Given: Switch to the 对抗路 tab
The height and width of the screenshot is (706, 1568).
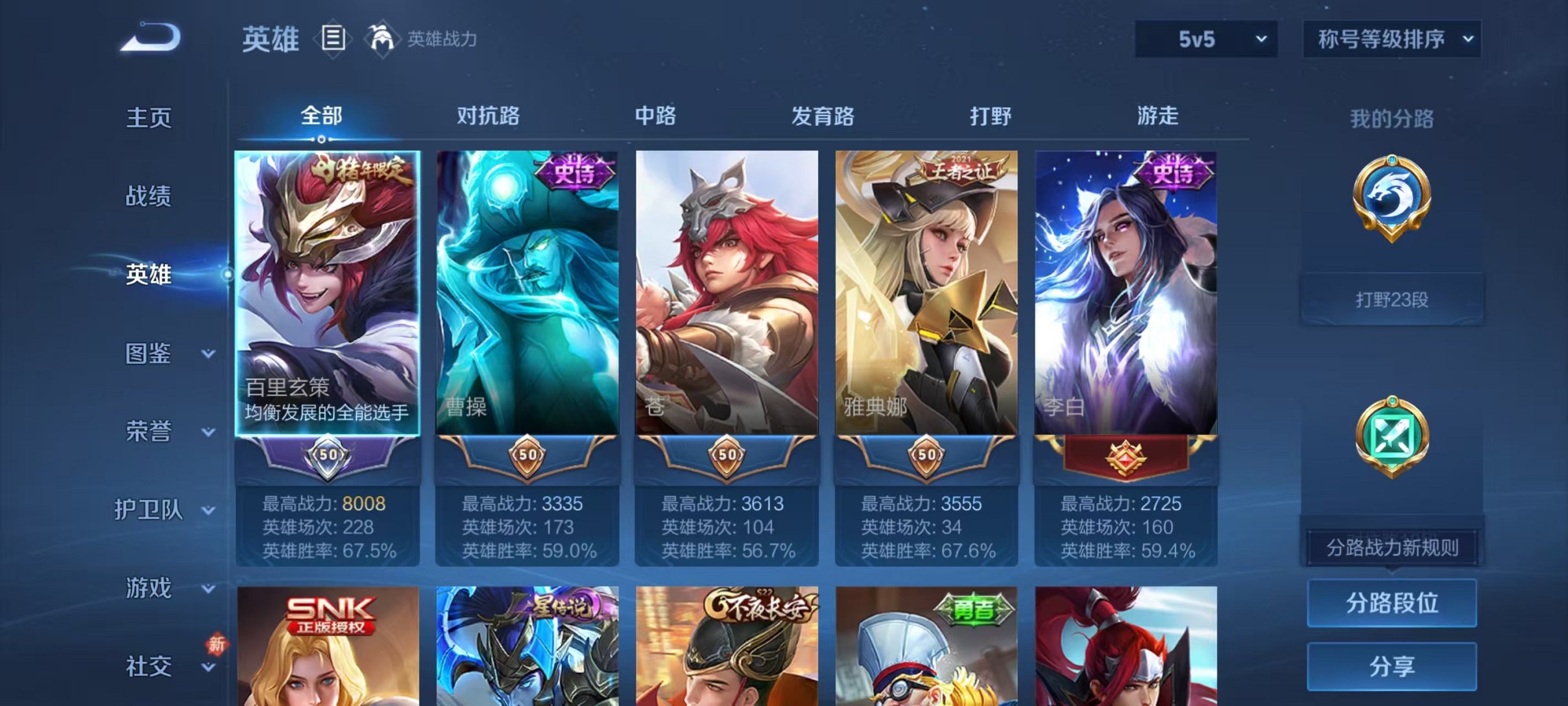Looking at the screenshot, I should click(487, 117).
